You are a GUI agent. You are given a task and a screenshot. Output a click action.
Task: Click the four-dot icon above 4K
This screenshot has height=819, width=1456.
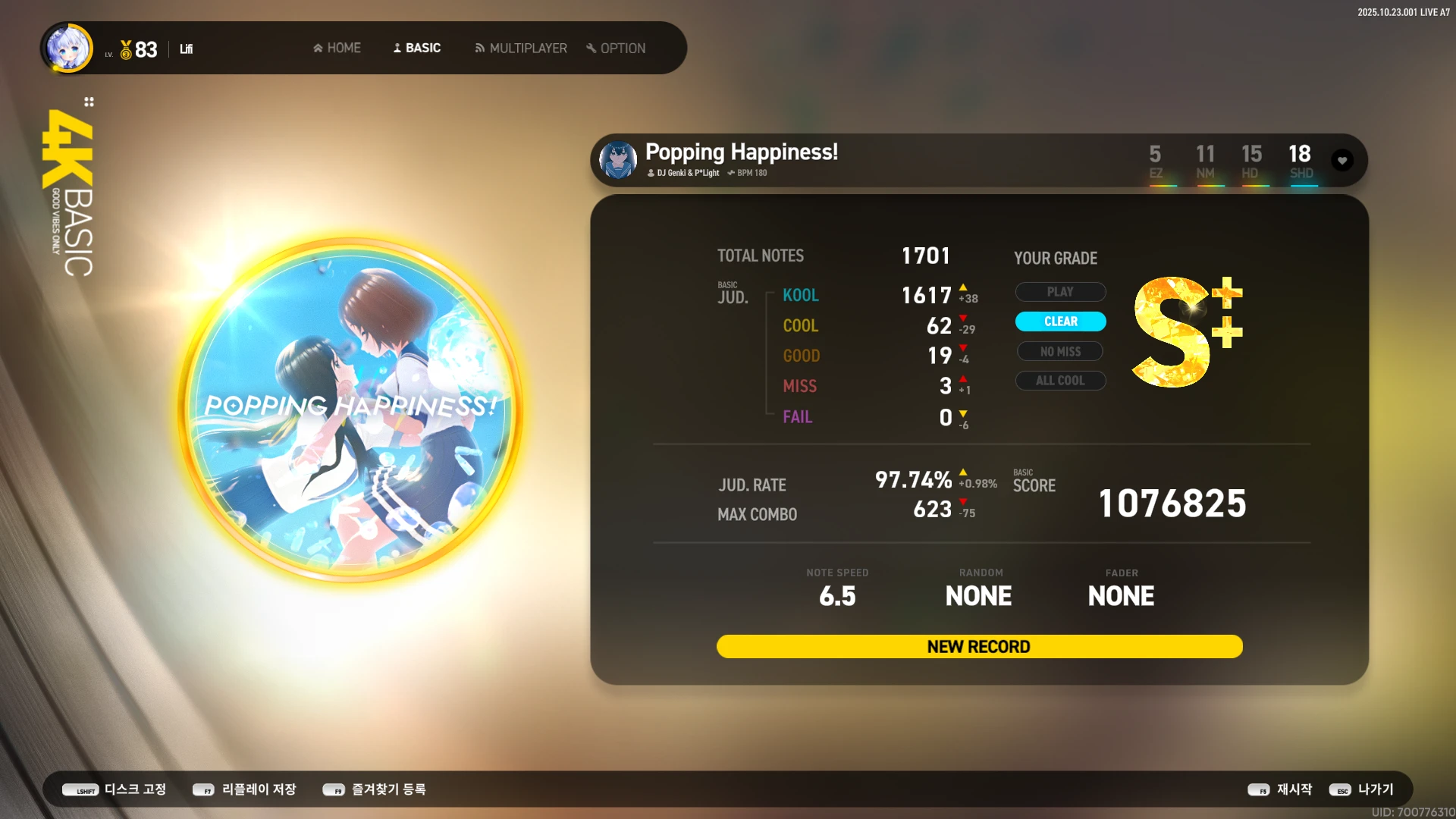tap(89, 102)
